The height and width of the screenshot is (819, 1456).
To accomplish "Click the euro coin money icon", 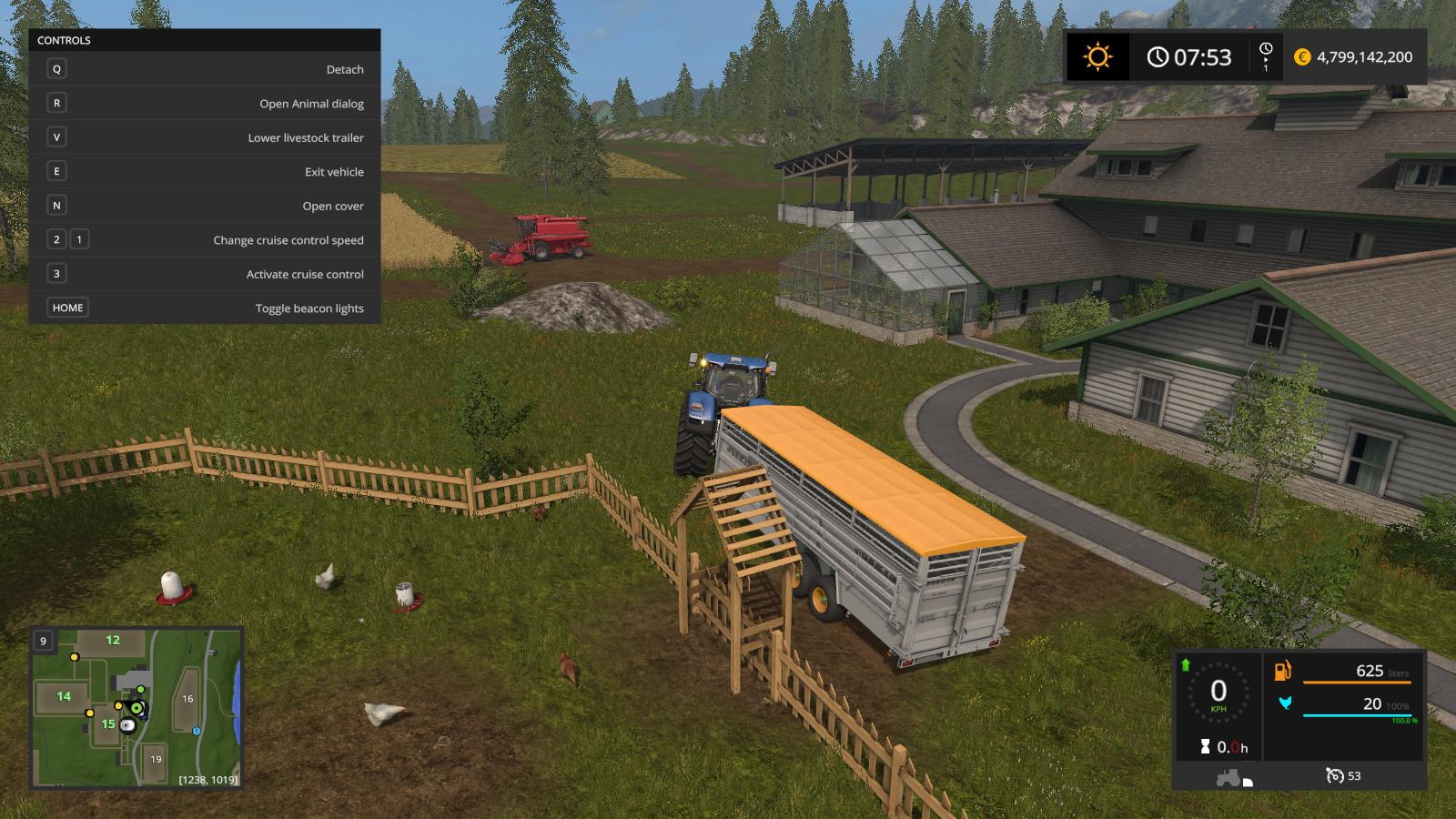I will pyautogui.click(x=1301, y=57).
